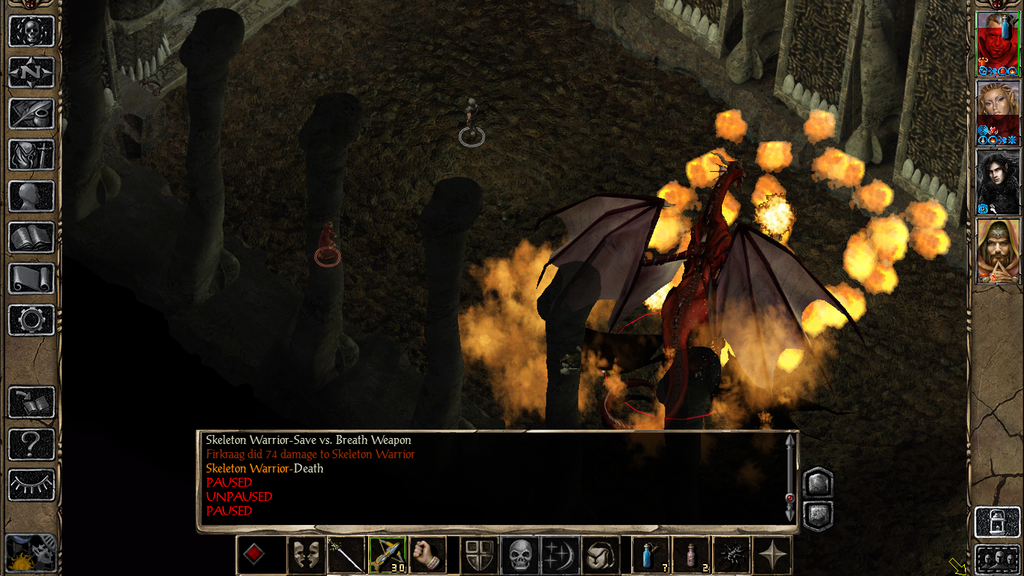The width and height of the screenshot is (1024, 576).
Task: Click the question mark help button
Action: (31, 443)
